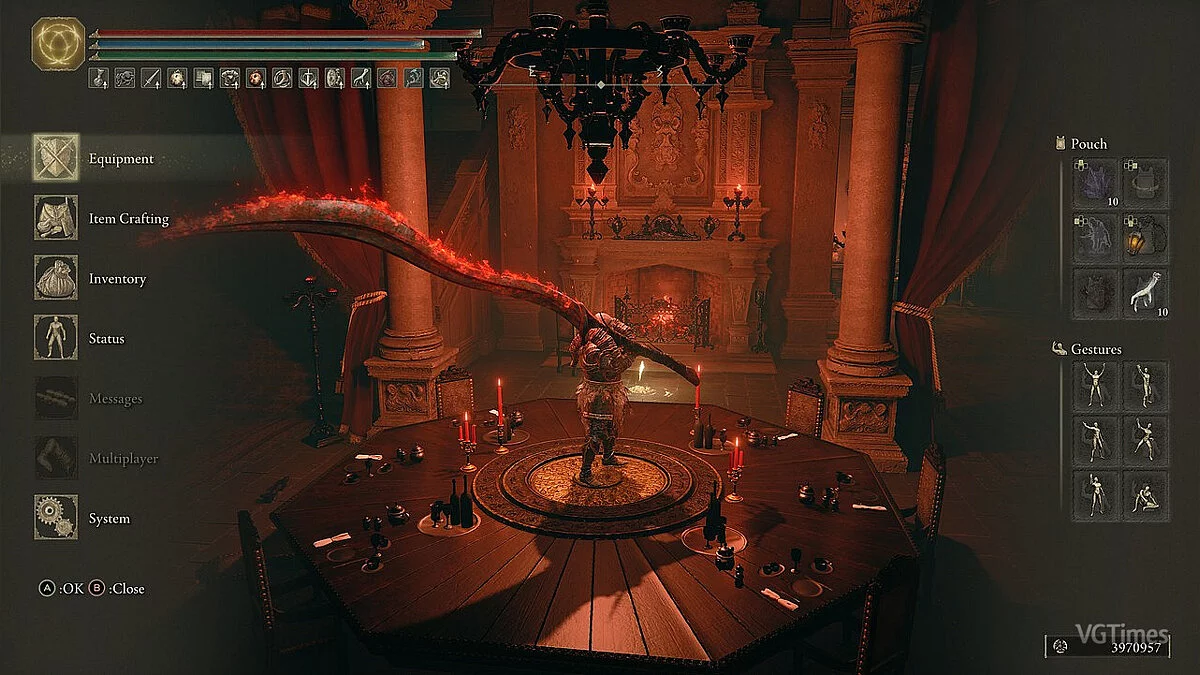Use the lantern in the pouch
This screenshot has height=675, width=1200.
click(1144, 239)
